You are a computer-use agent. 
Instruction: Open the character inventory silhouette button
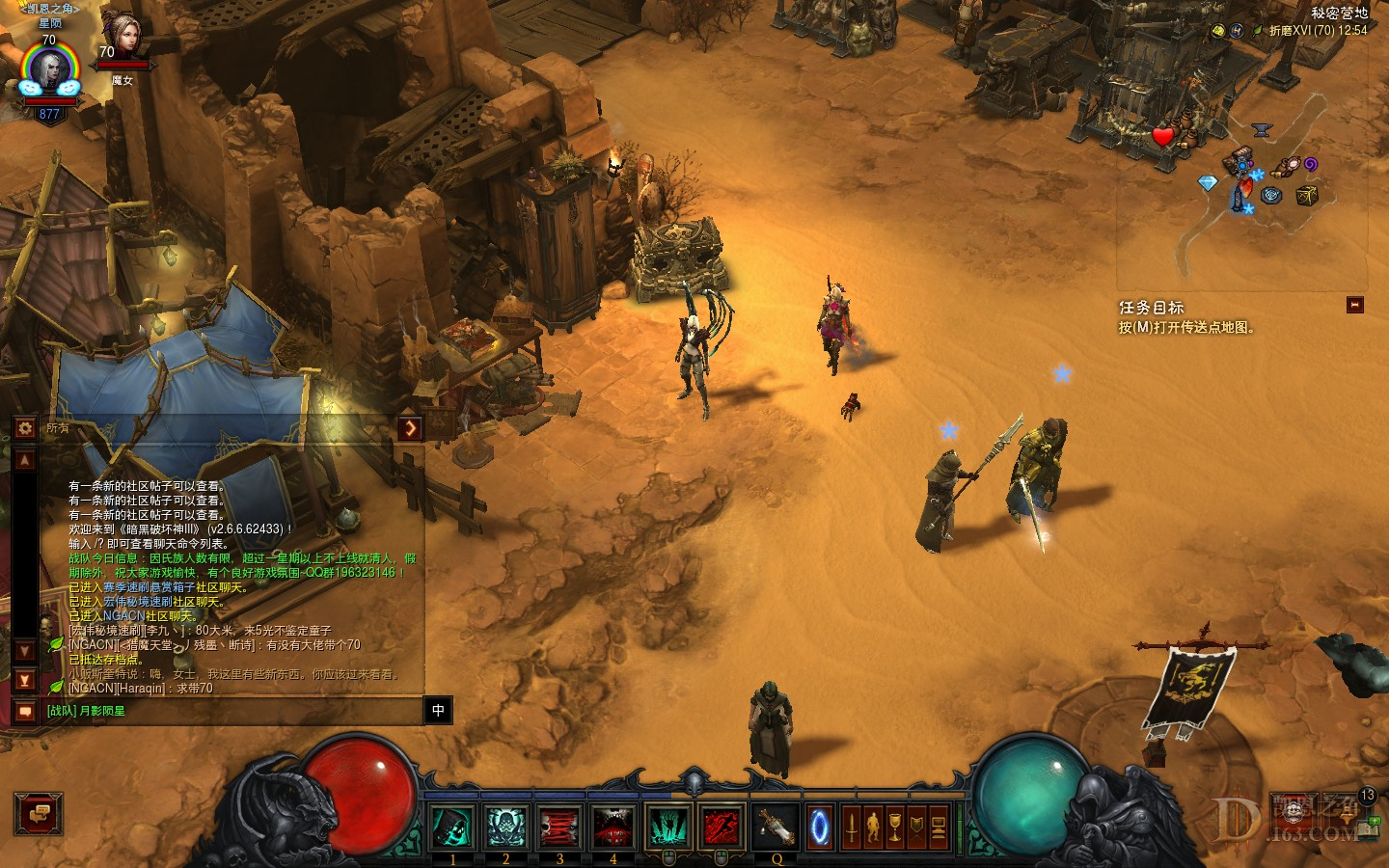pyautogui.click(x=873, y=827)
